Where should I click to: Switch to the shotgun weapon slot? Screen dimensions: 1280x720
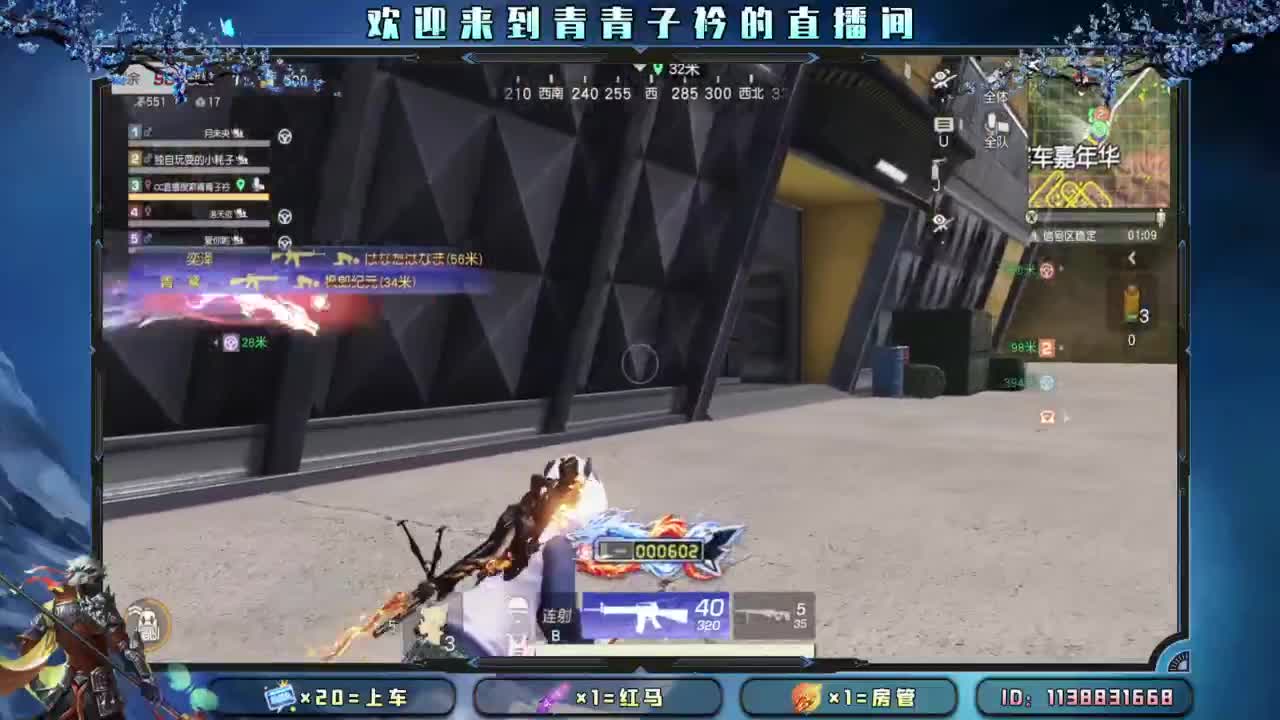(x=770, y=613)
